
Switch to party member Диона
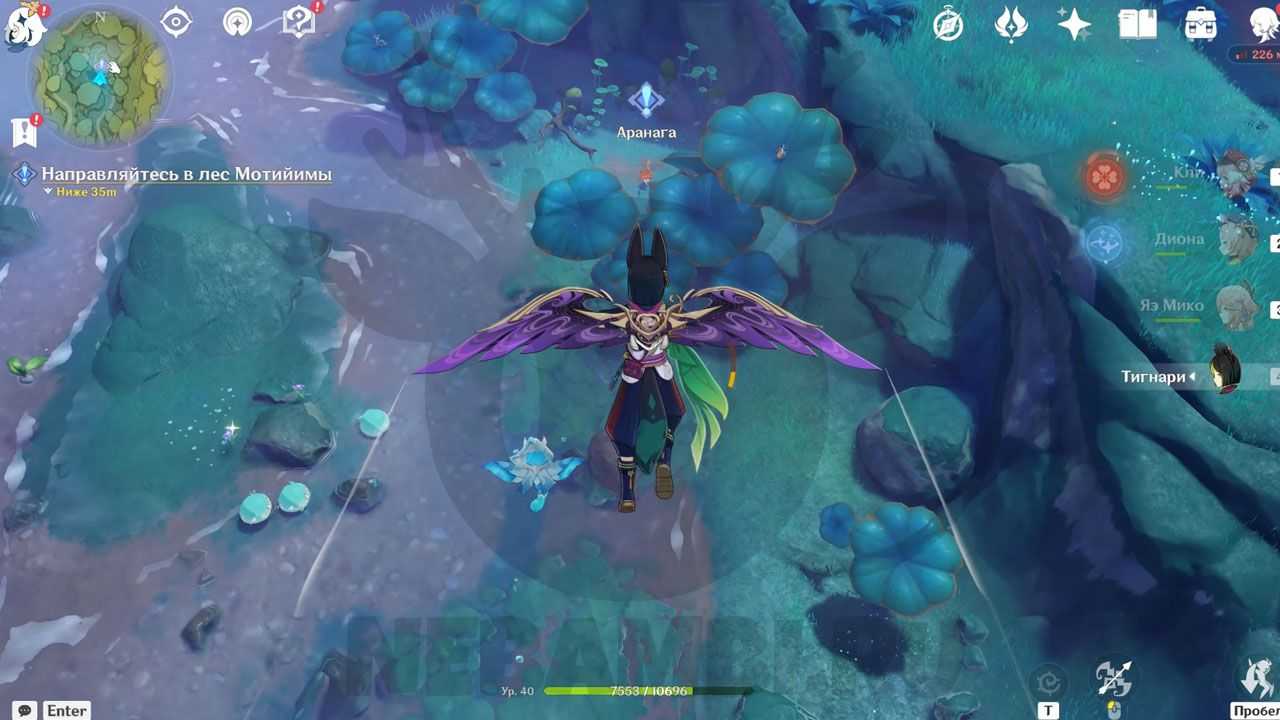pos(1238,240)
